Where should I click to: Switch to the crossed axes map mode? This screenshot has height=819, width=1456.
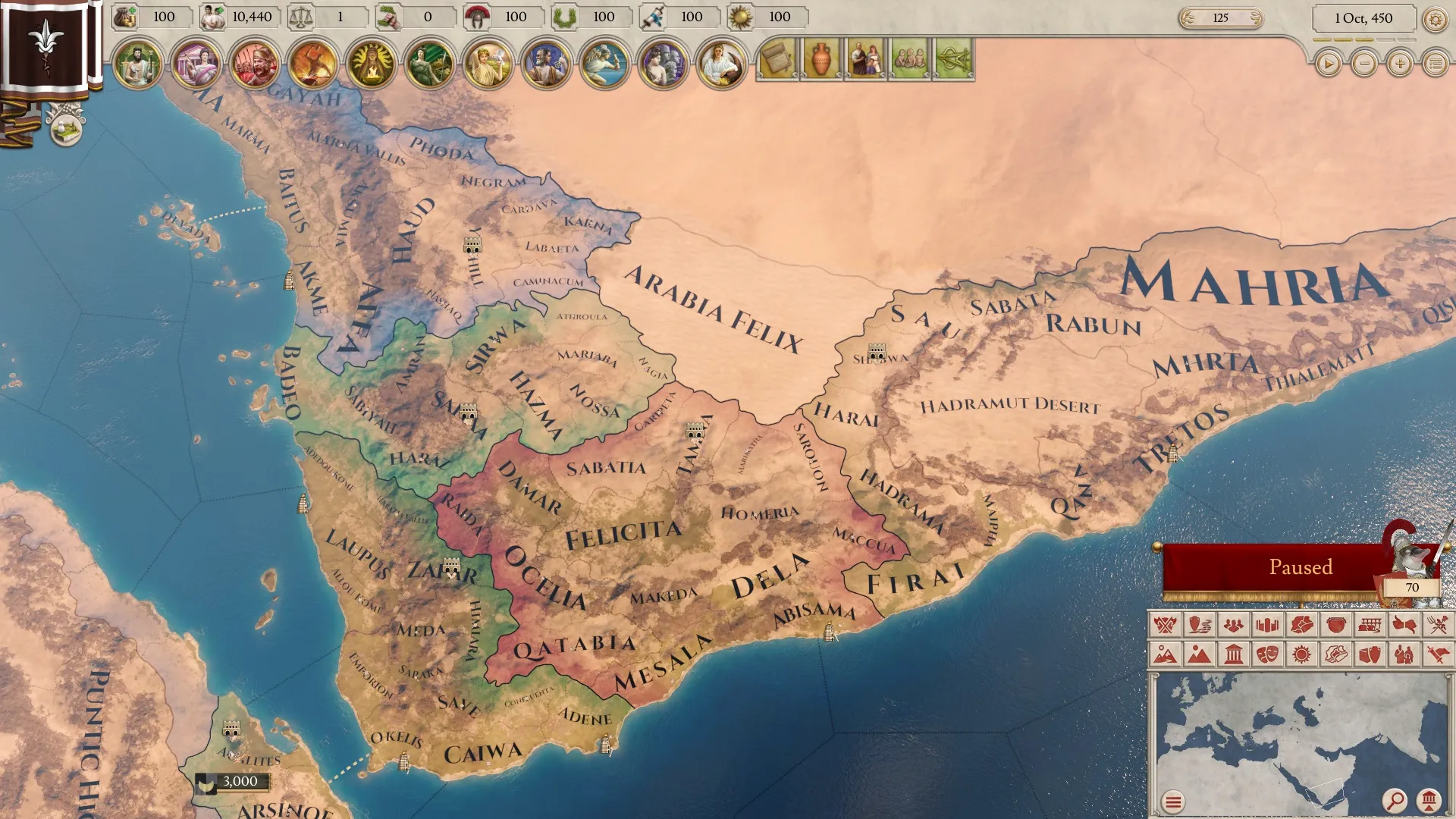click(1165, 625)
